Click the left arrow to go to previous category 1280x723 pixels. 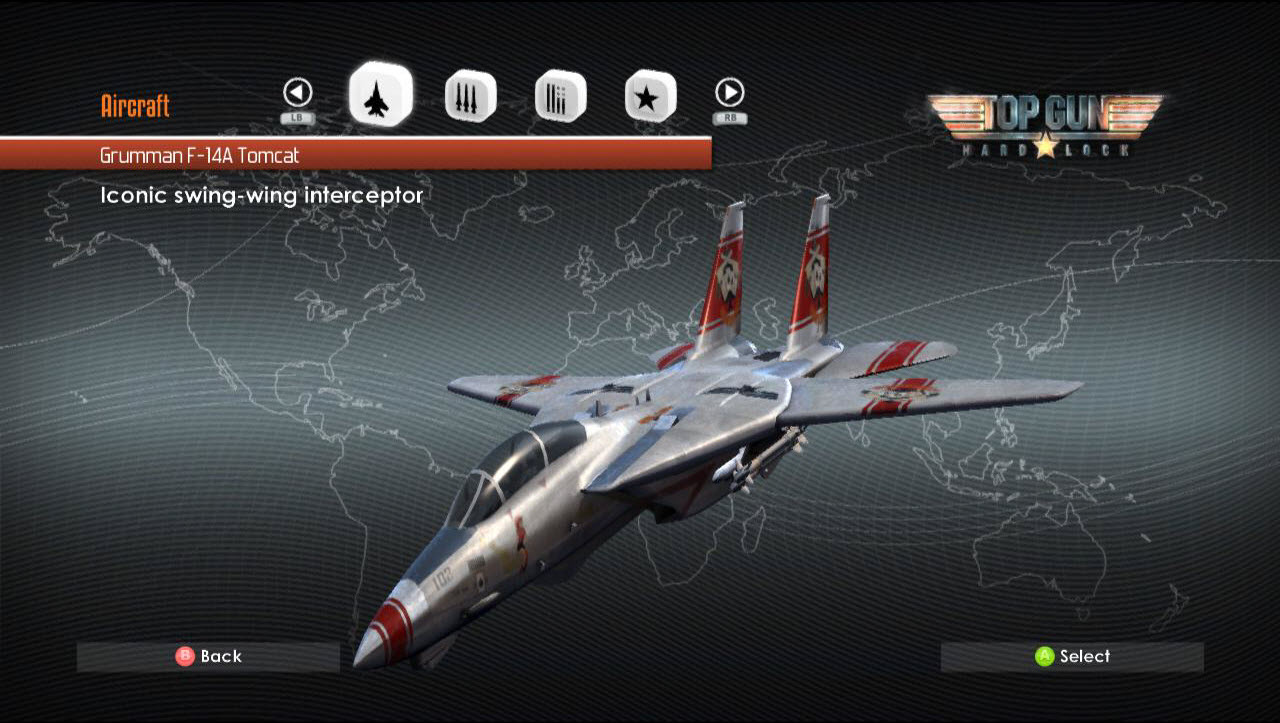point(298,93)
